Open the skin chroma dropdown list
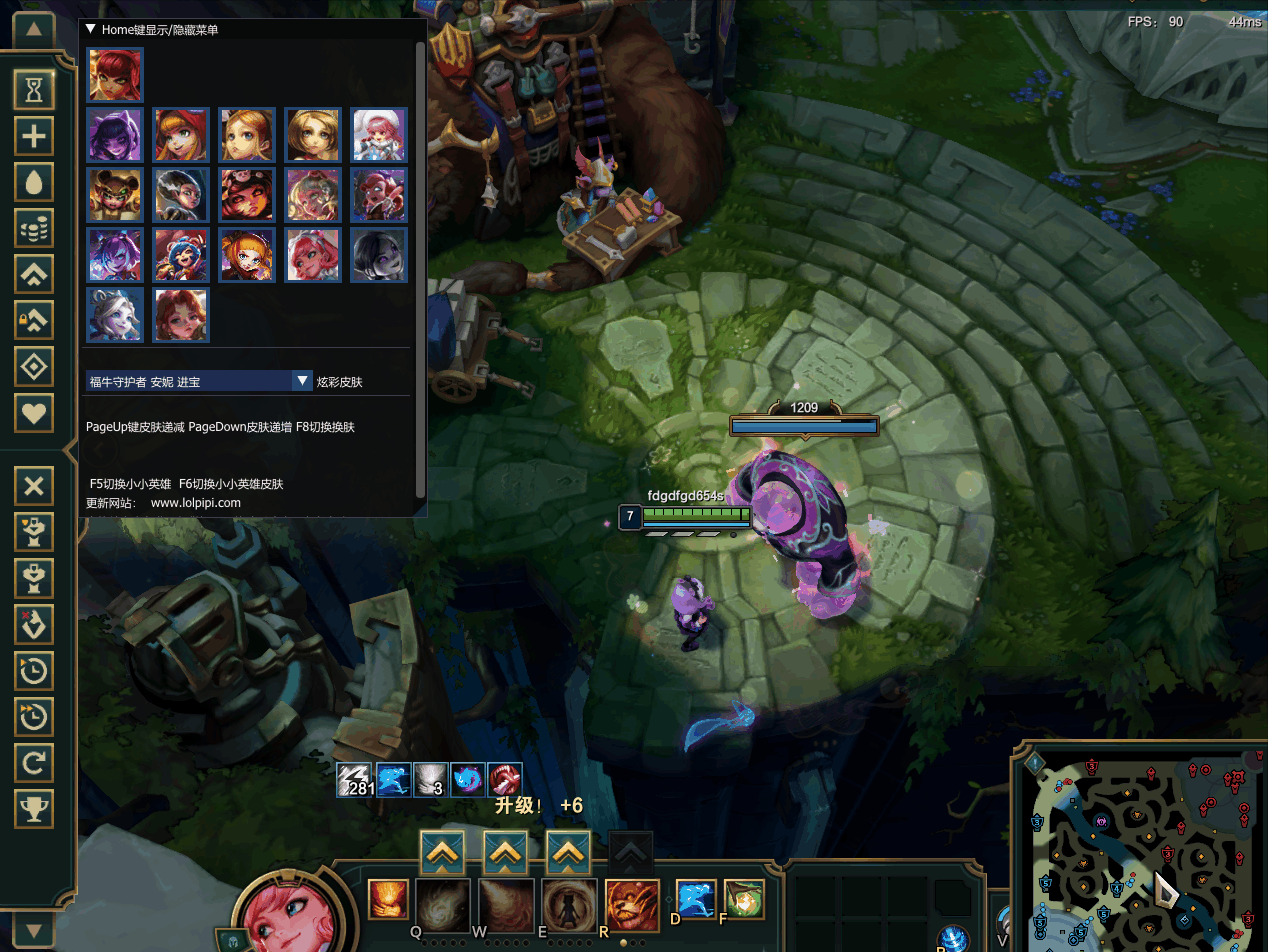Viewport: 1268px width, 952px height. pyautogui.click(x=303, y=381)
